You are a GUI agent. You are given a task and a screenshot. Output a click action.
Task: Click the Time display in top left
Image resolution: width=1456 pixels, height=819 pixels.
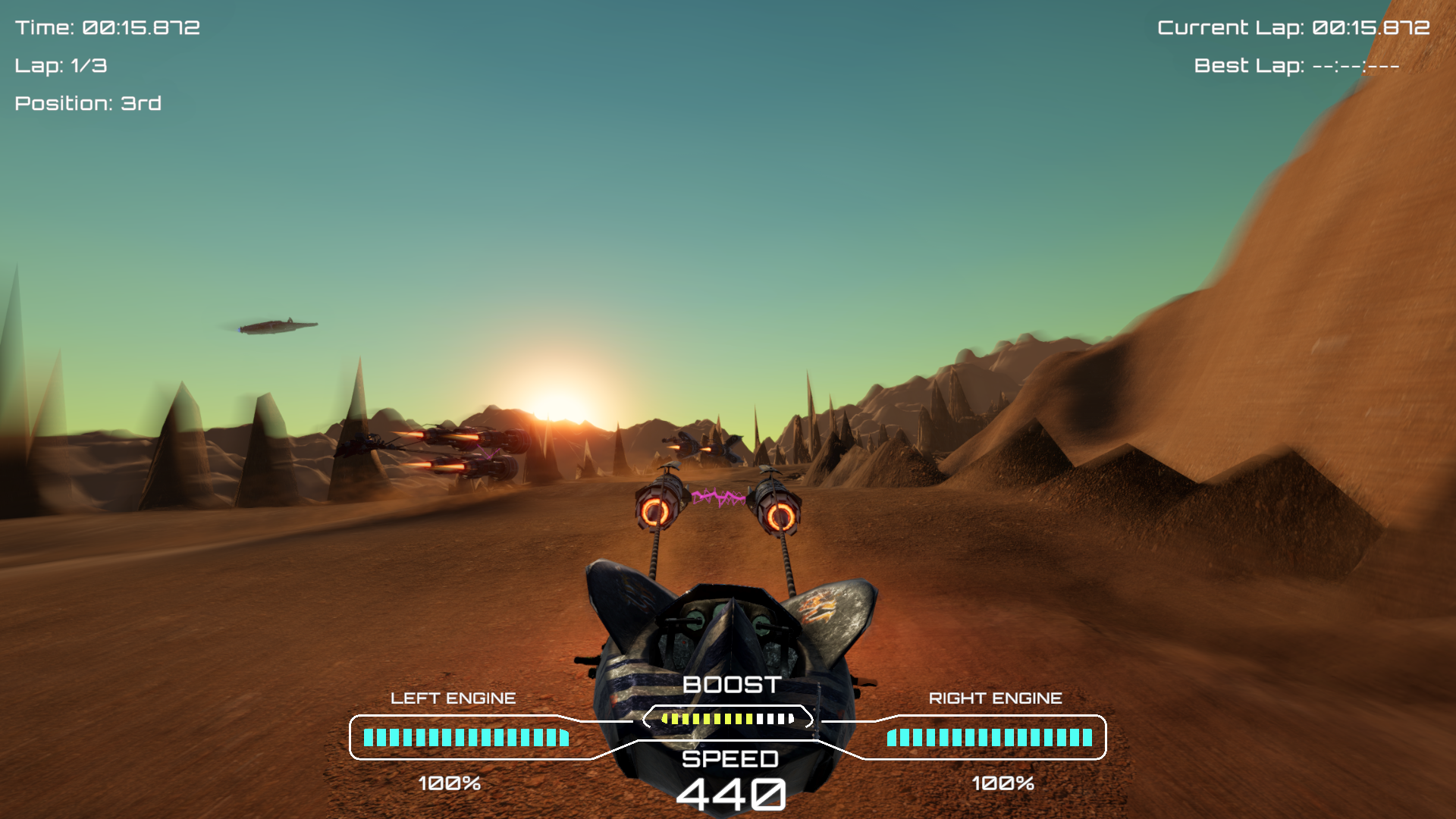(x=106, y=28)
